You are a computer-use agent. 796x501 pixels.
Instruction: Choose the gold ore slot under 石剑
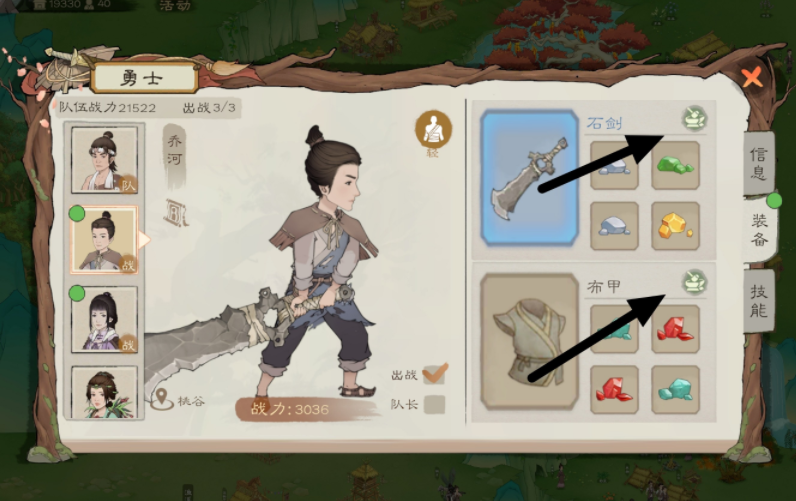[676, 226]
